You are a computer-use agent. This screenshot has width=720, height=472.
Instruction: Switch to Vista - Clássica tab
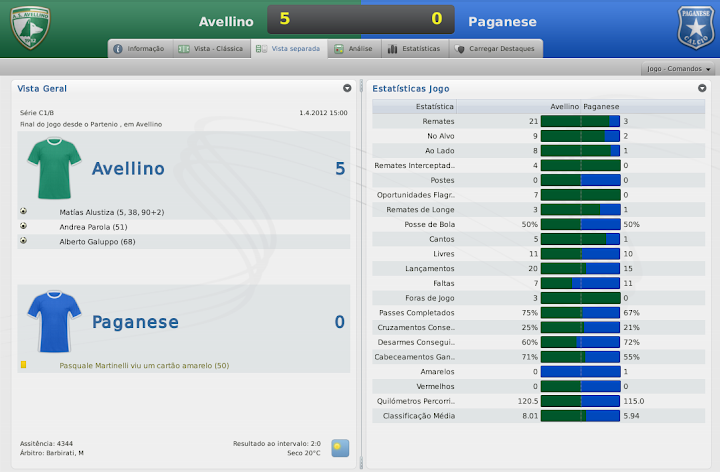pyautogui.click(x=210, y=48)
